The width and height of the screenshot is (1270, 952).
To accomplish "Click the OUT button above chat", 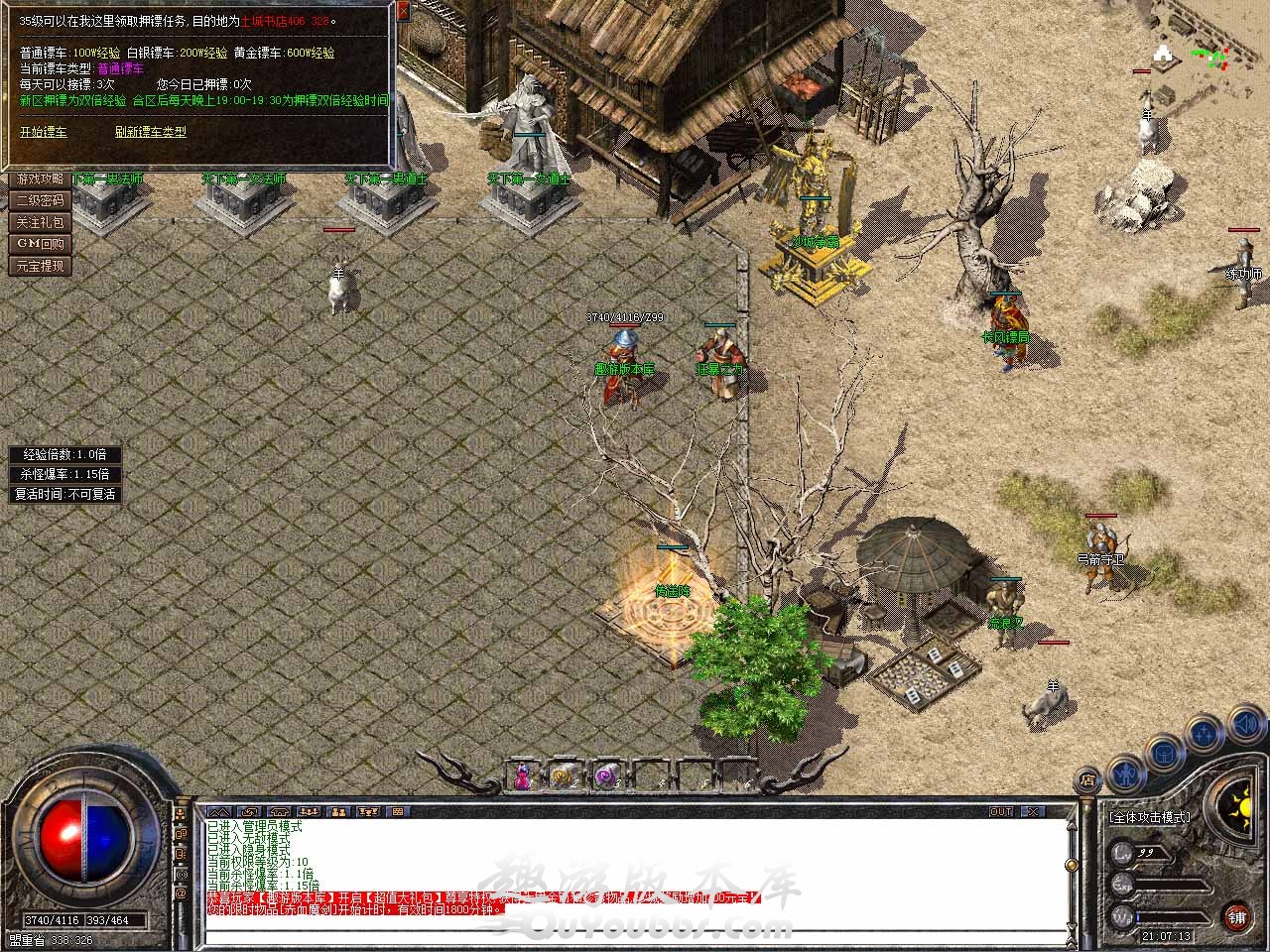I will click(1001, 811).
